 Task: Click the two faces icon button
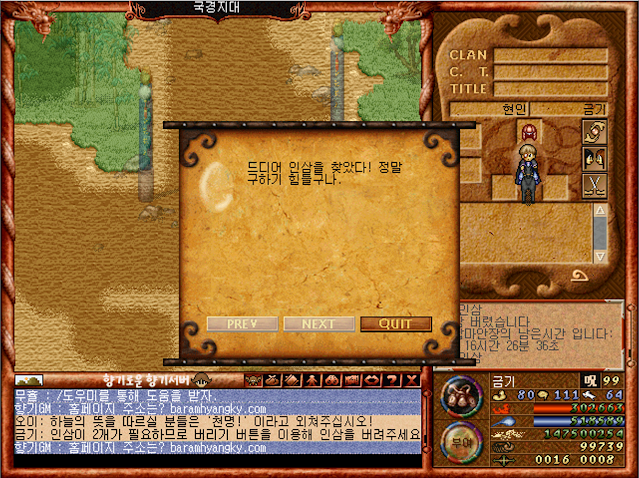[x=595, y=158]
